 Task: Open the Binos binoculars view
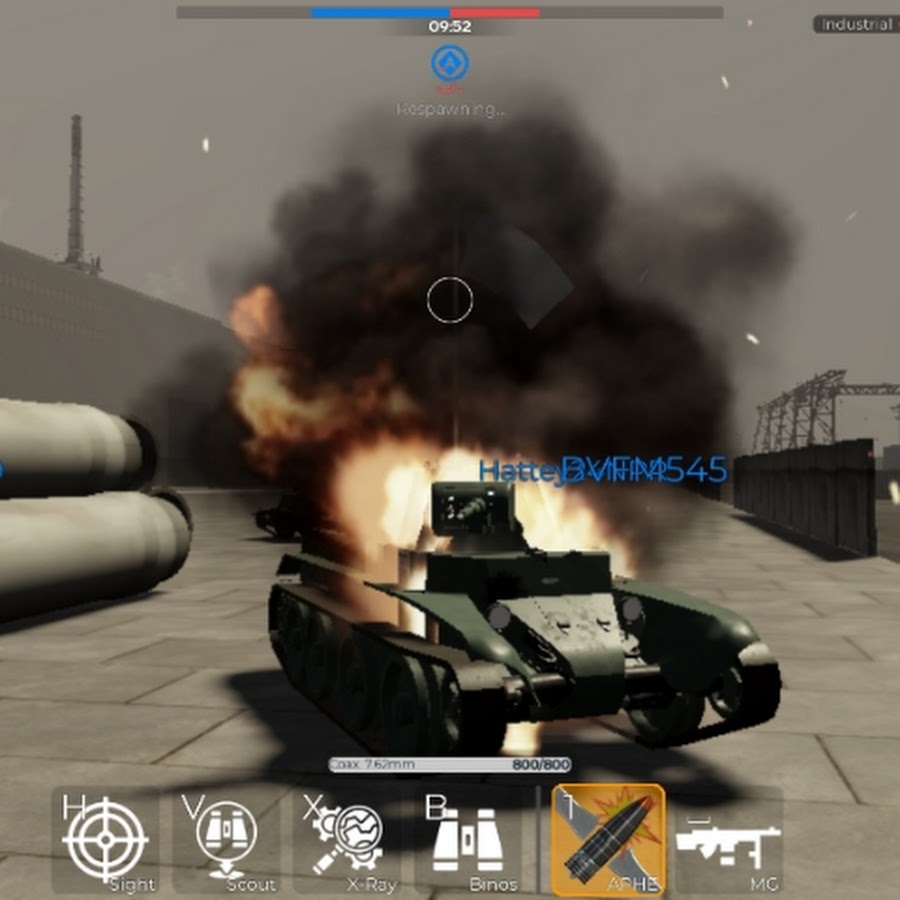[468, 840]
